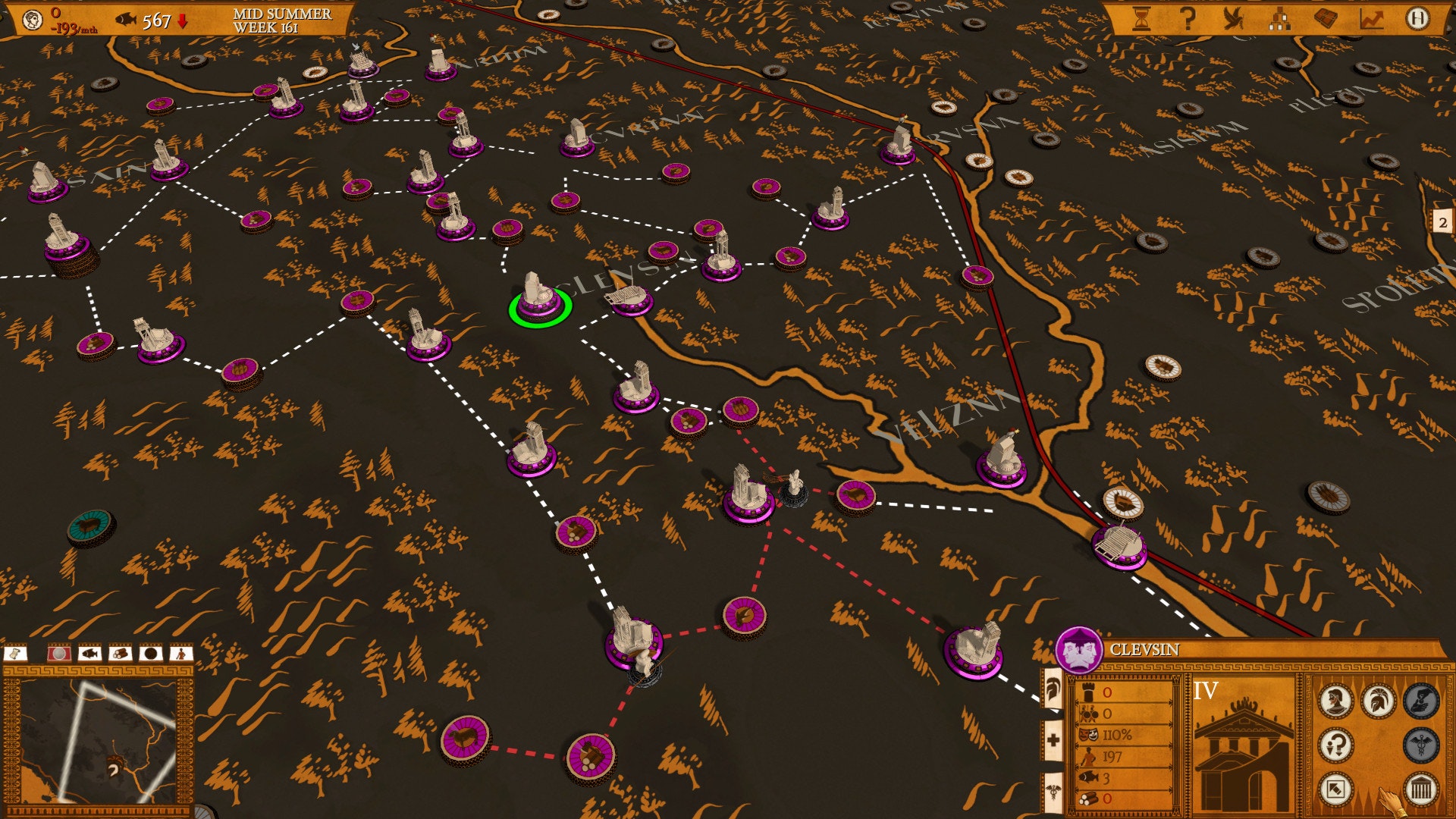
Task: Click the arrow-in-square button
Action: click(x=1335, y=789)
